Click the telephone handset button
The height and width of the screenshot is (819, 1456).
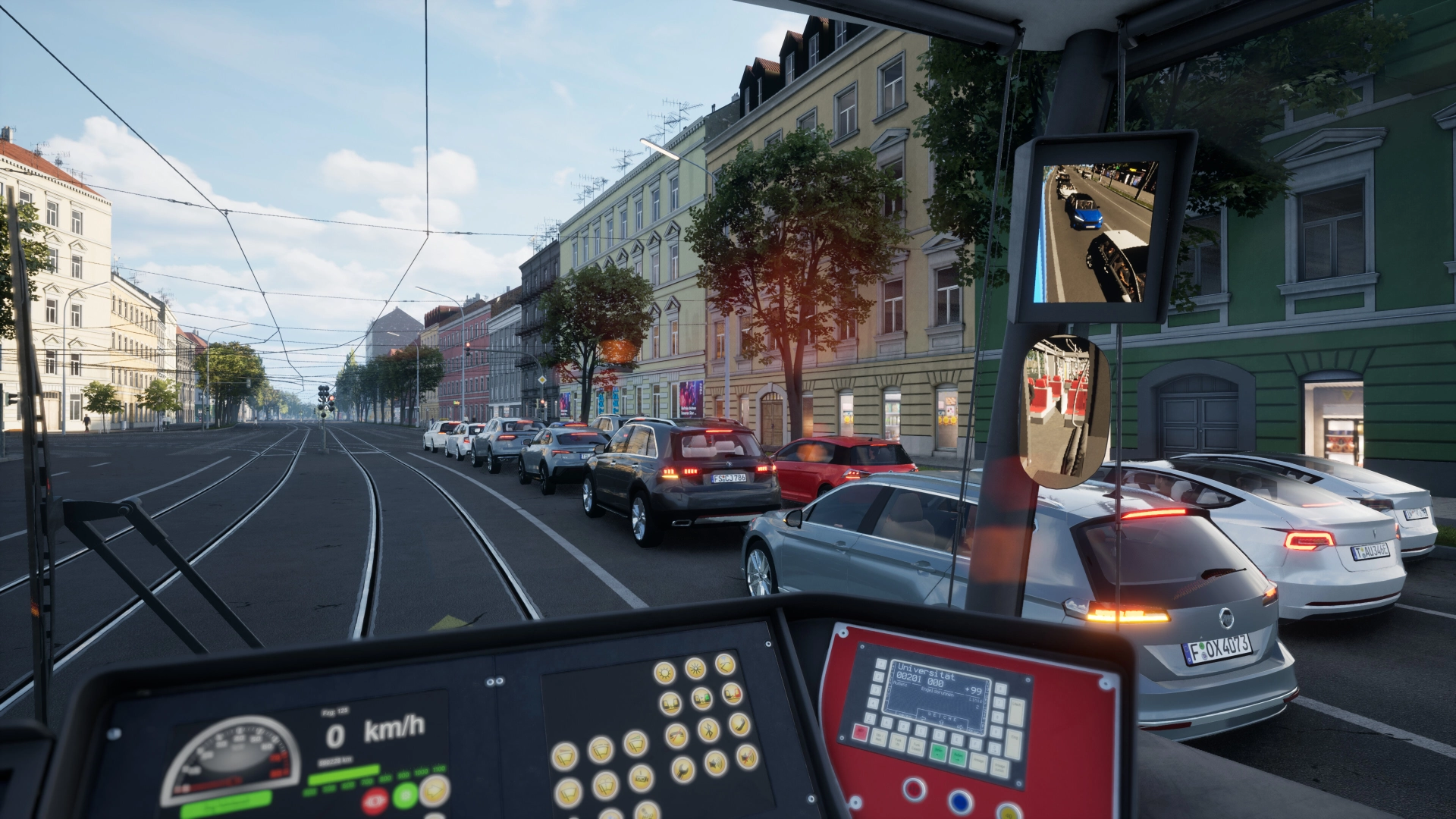tap(739, 725)
